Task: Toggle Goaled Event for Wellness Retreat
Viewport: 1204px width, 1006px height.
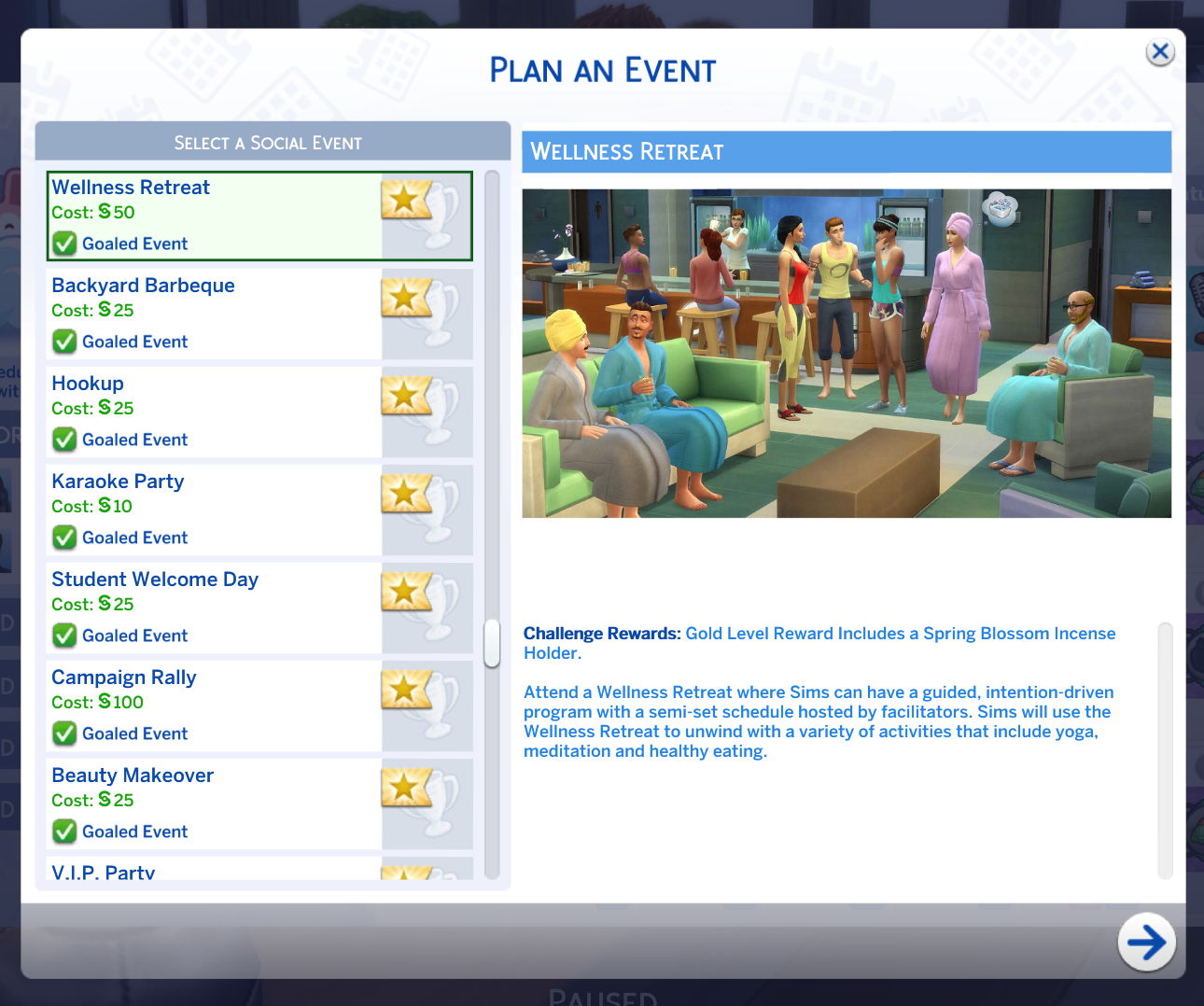Action: click(63, 244)
